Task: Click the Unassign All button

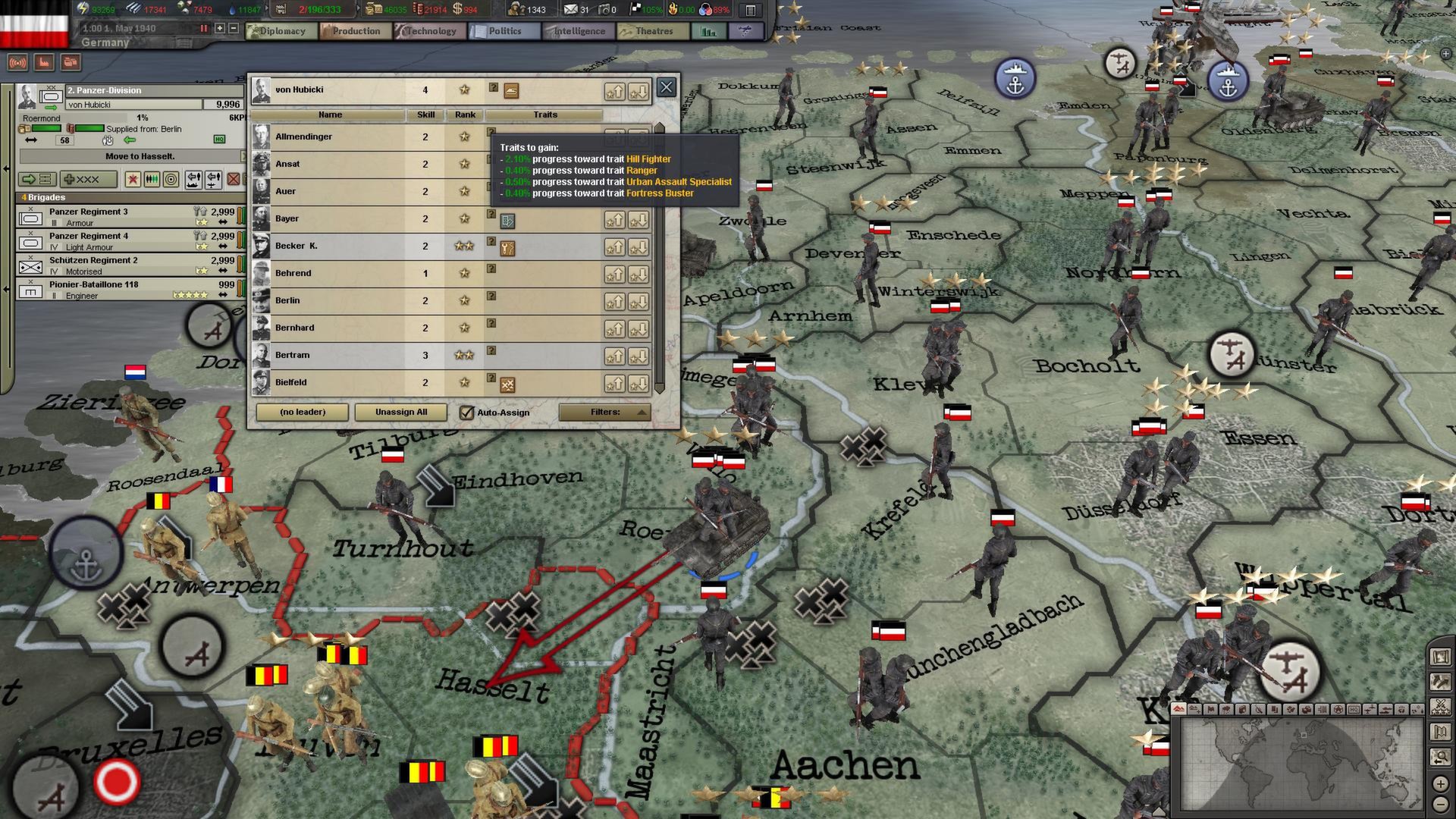Action: click(400, 412)
